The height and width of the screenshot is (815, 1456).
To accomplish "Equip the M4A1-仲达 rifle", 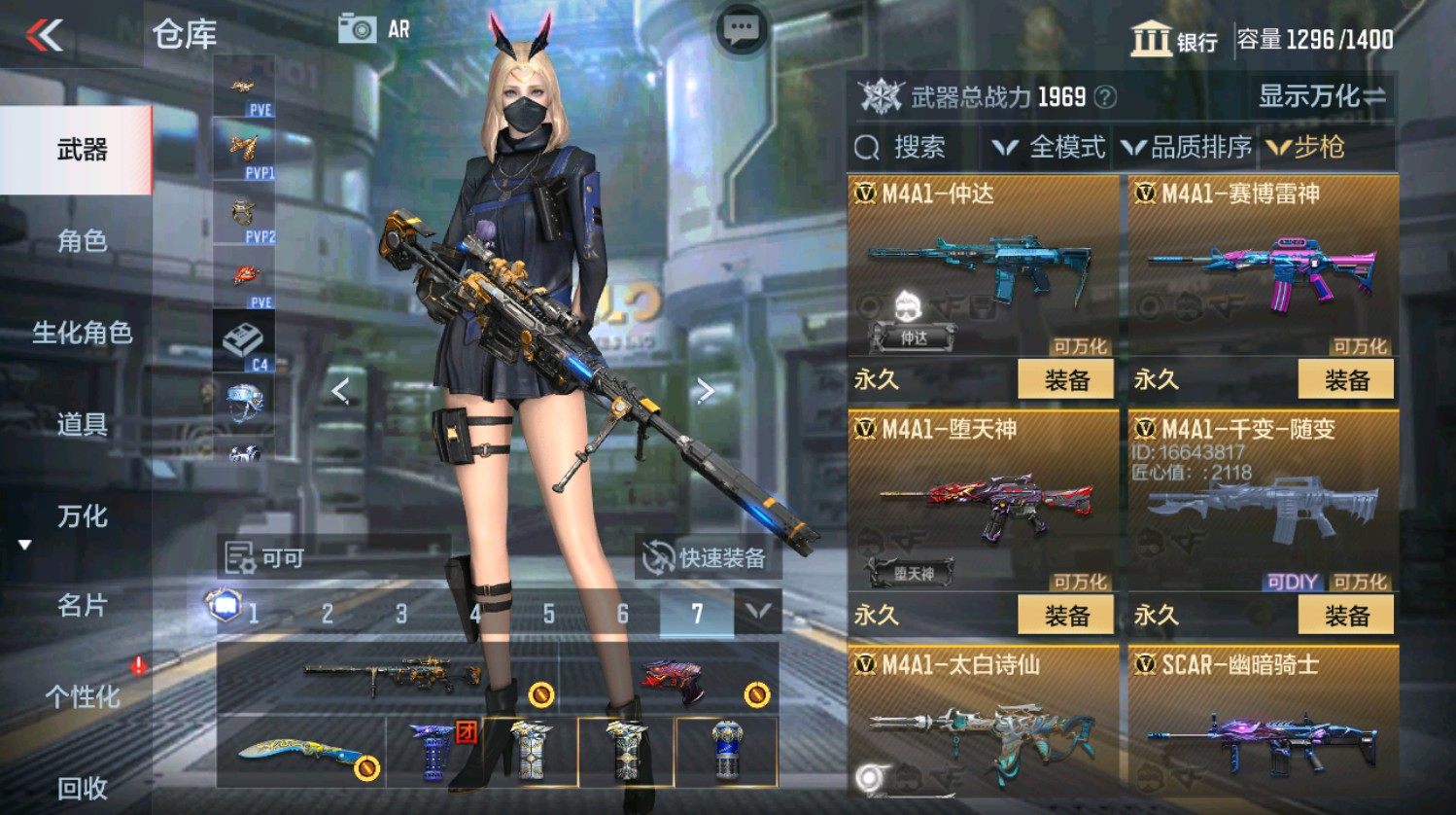I will tap(1065, 378).
